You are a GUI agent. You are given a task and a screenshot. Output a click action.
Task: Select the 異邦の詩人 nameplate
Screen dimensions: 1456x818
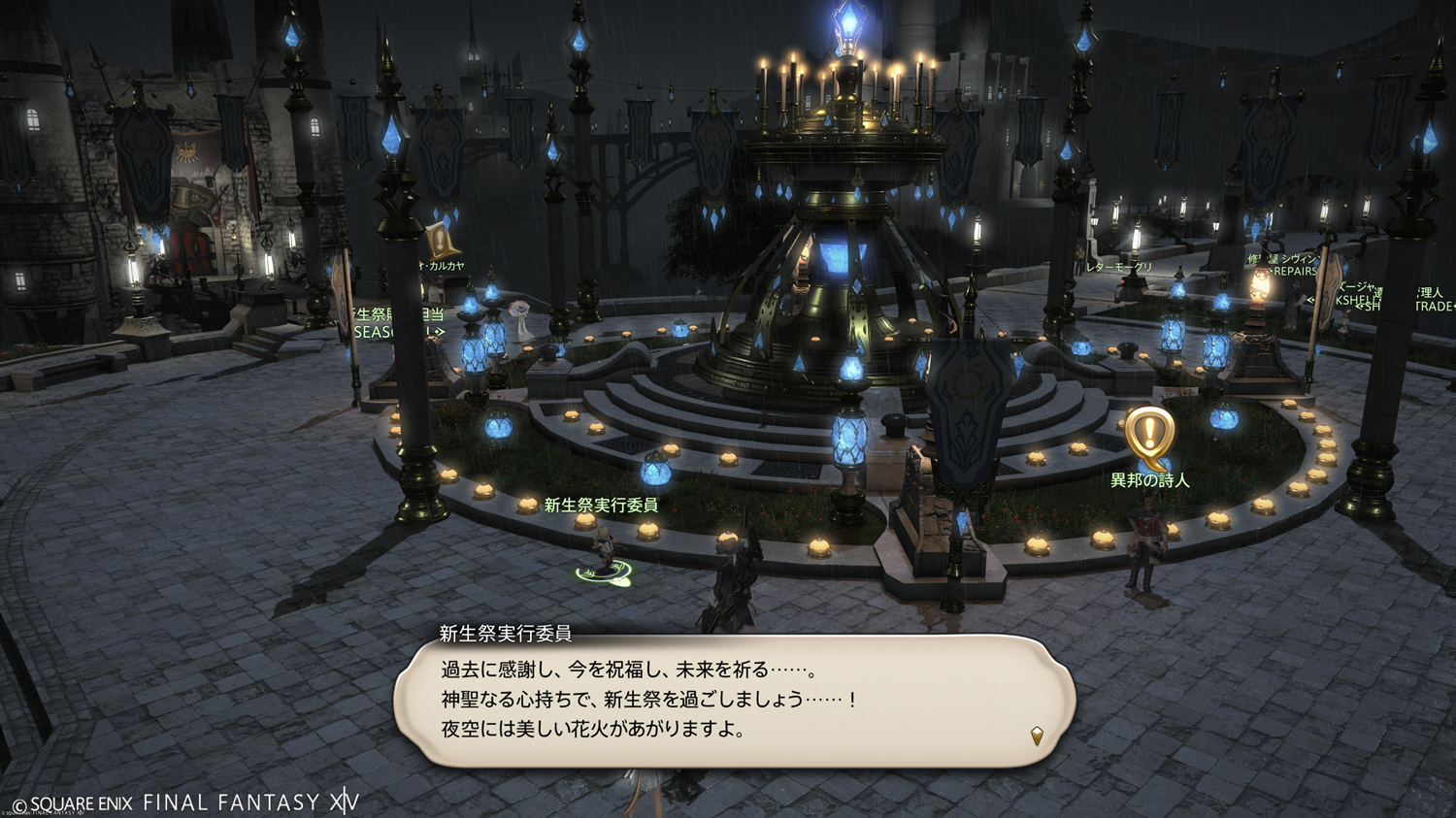(x=1149, y=480)
